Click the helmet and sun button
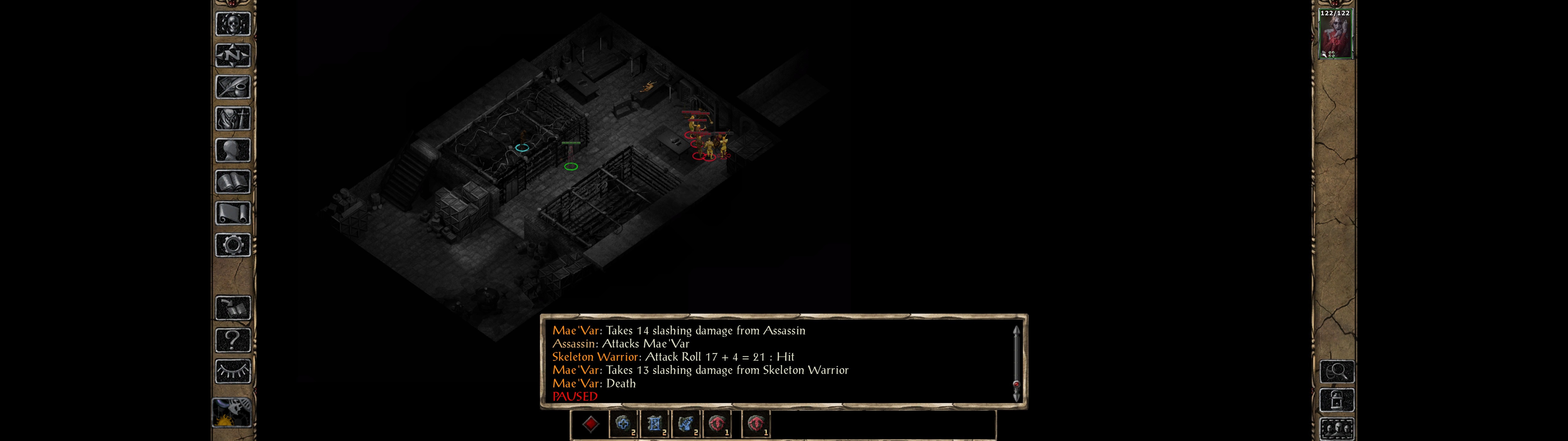The height and width of the screenshot is (441, 1568). [x=231, y=412]
